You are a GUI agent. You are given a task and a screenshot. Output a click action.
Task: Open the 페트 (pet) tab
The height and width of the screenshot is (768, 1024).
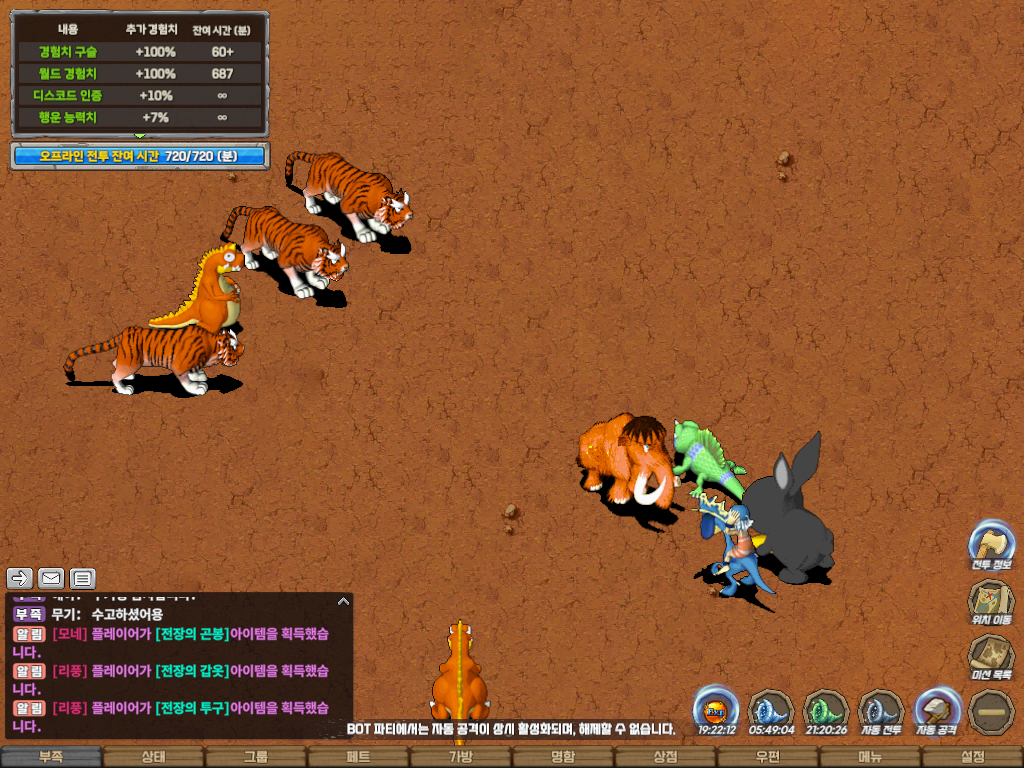(x=358, y=757)
